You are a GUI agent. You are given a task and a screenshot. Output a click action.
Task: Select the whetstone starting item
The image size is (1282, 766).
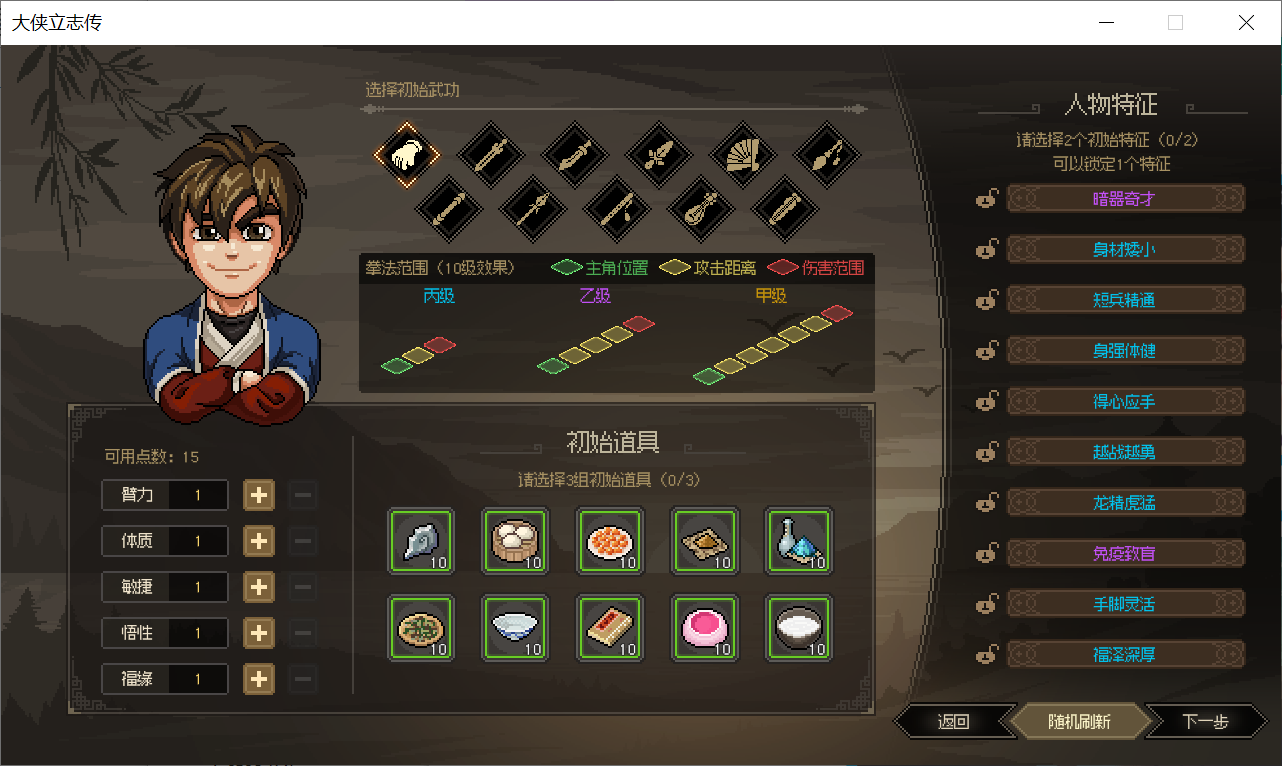click(421, 541)
